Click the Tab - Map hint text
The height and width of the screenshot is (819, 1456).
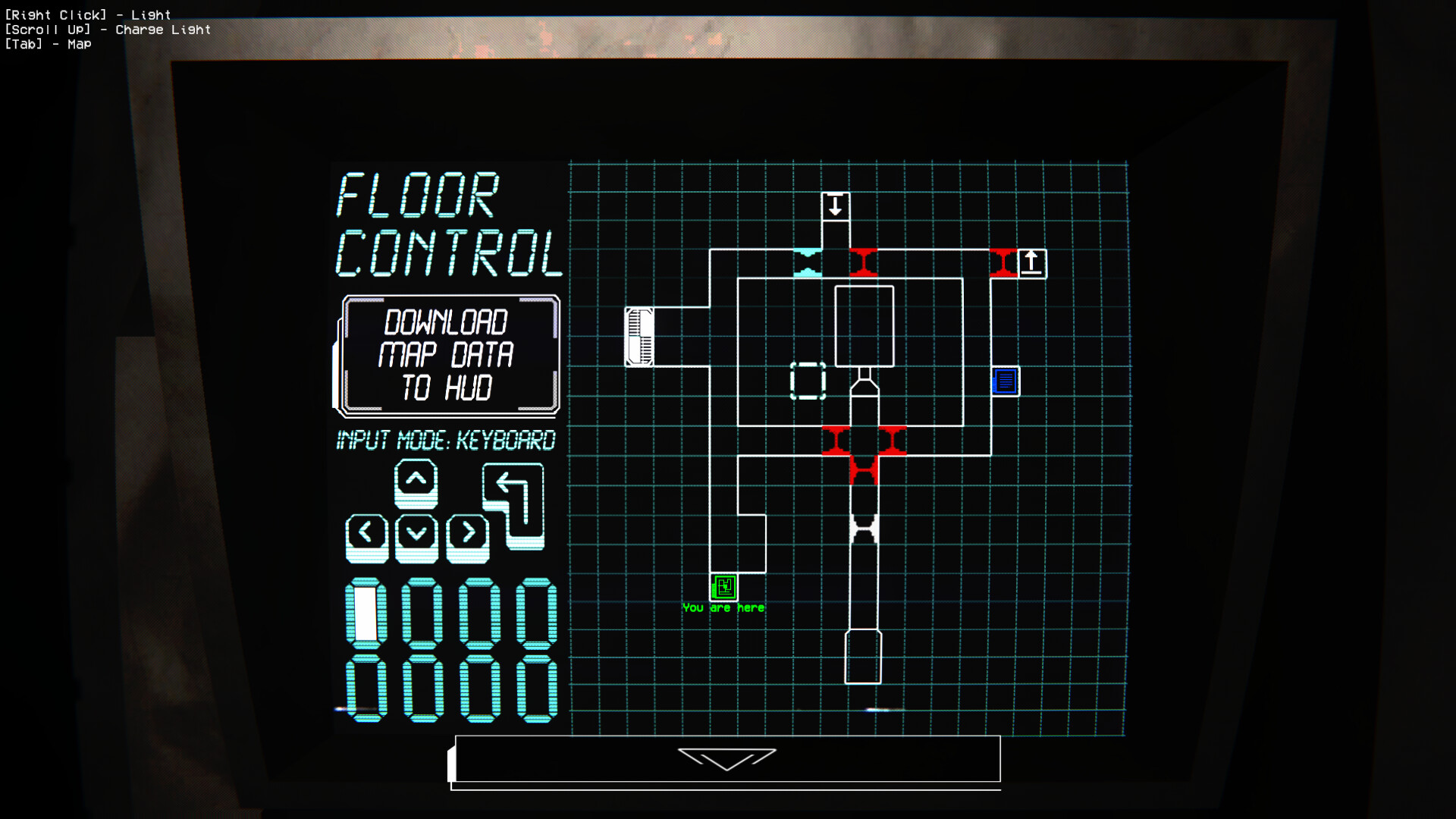coord(48,44)
